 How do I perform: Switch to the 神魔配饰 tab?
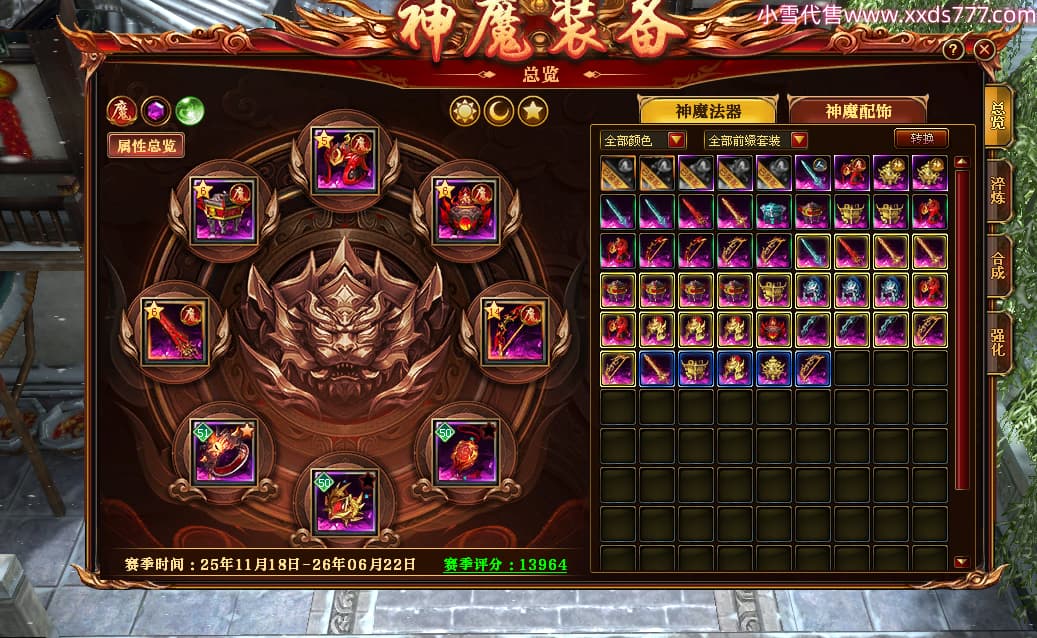858,110
